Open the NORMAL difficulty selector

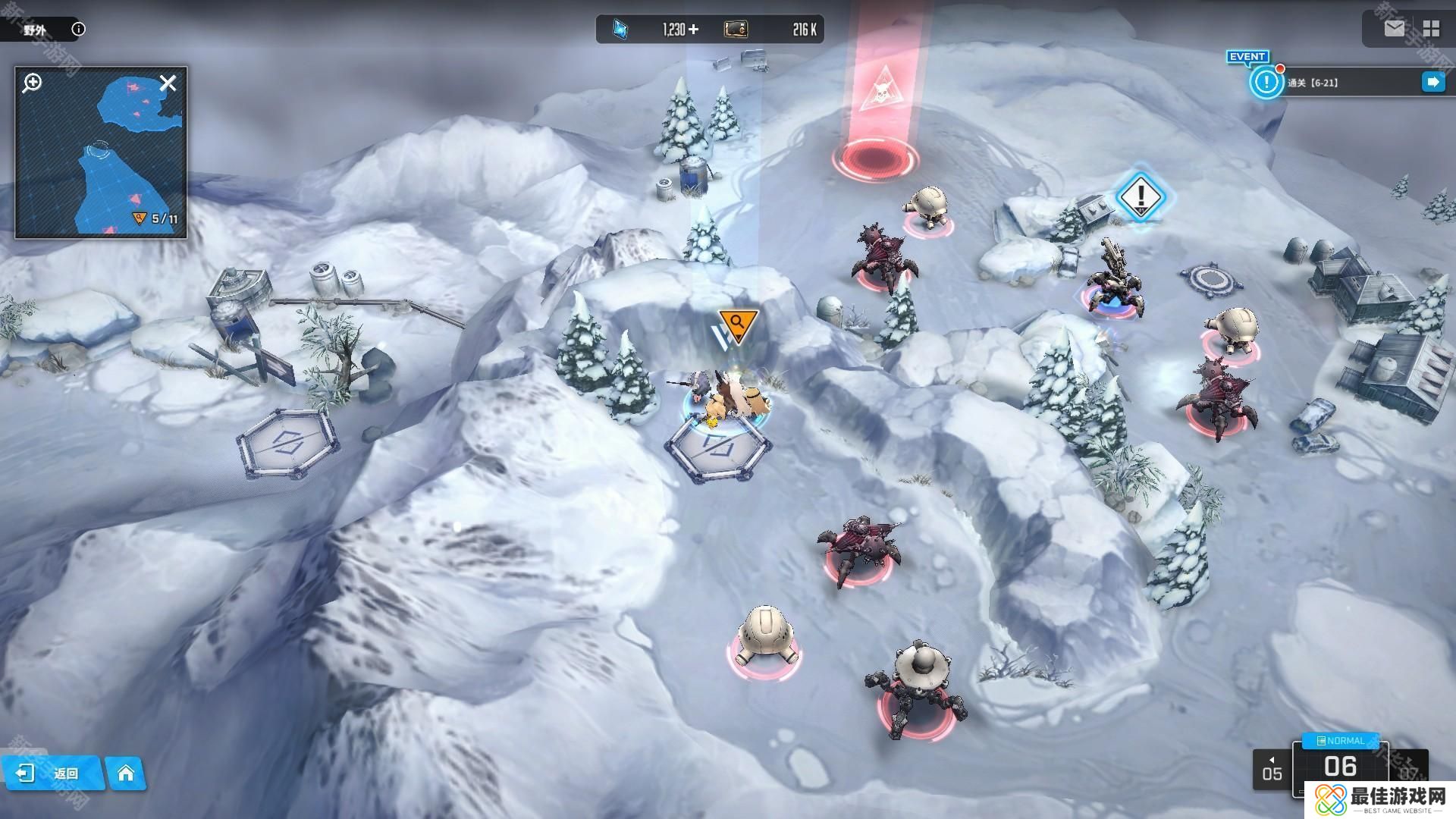(x=1341, y=740)
